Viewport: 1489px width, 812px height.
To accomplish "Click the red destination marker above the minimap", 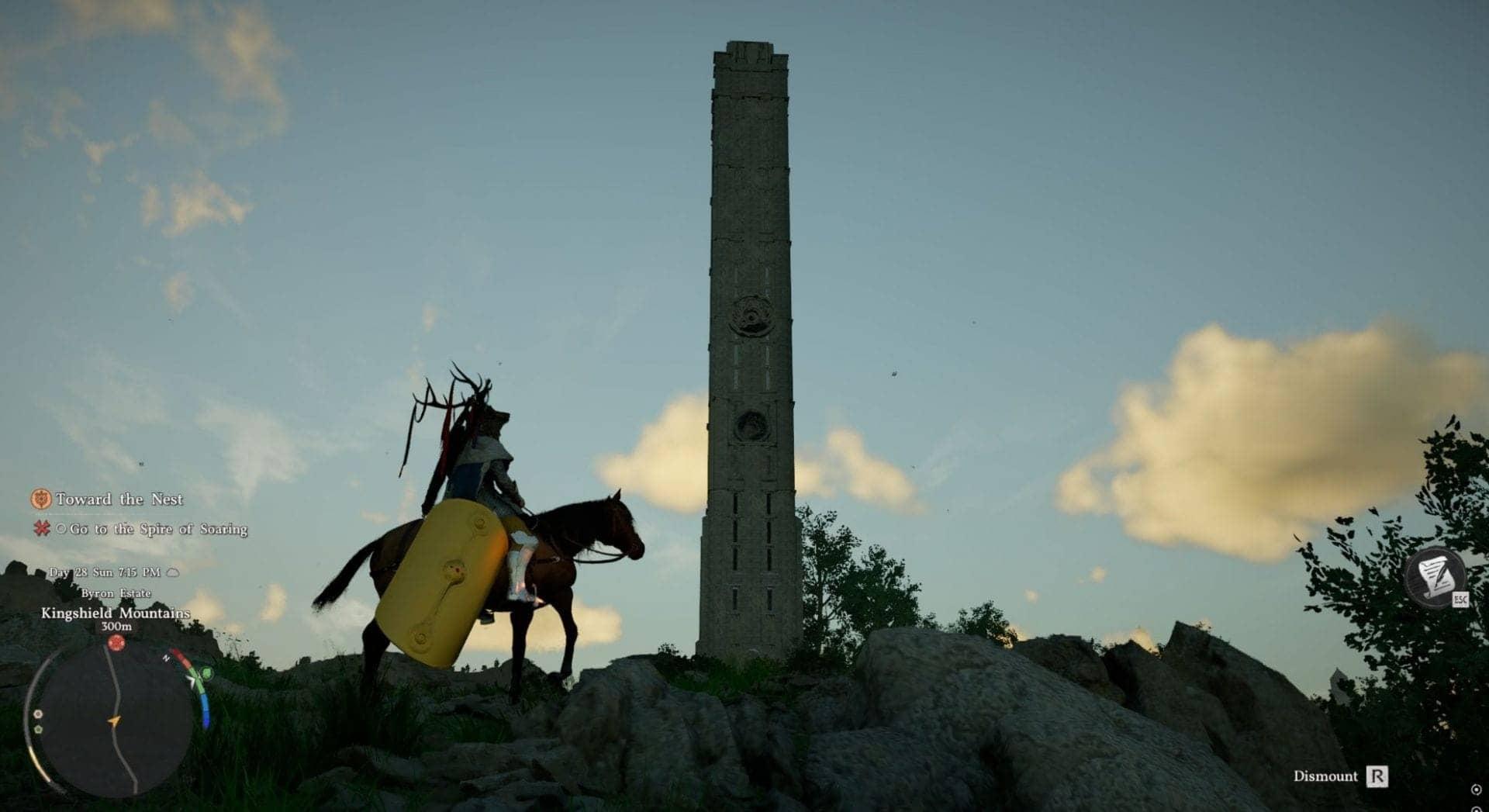I will [x=116, y=642].
